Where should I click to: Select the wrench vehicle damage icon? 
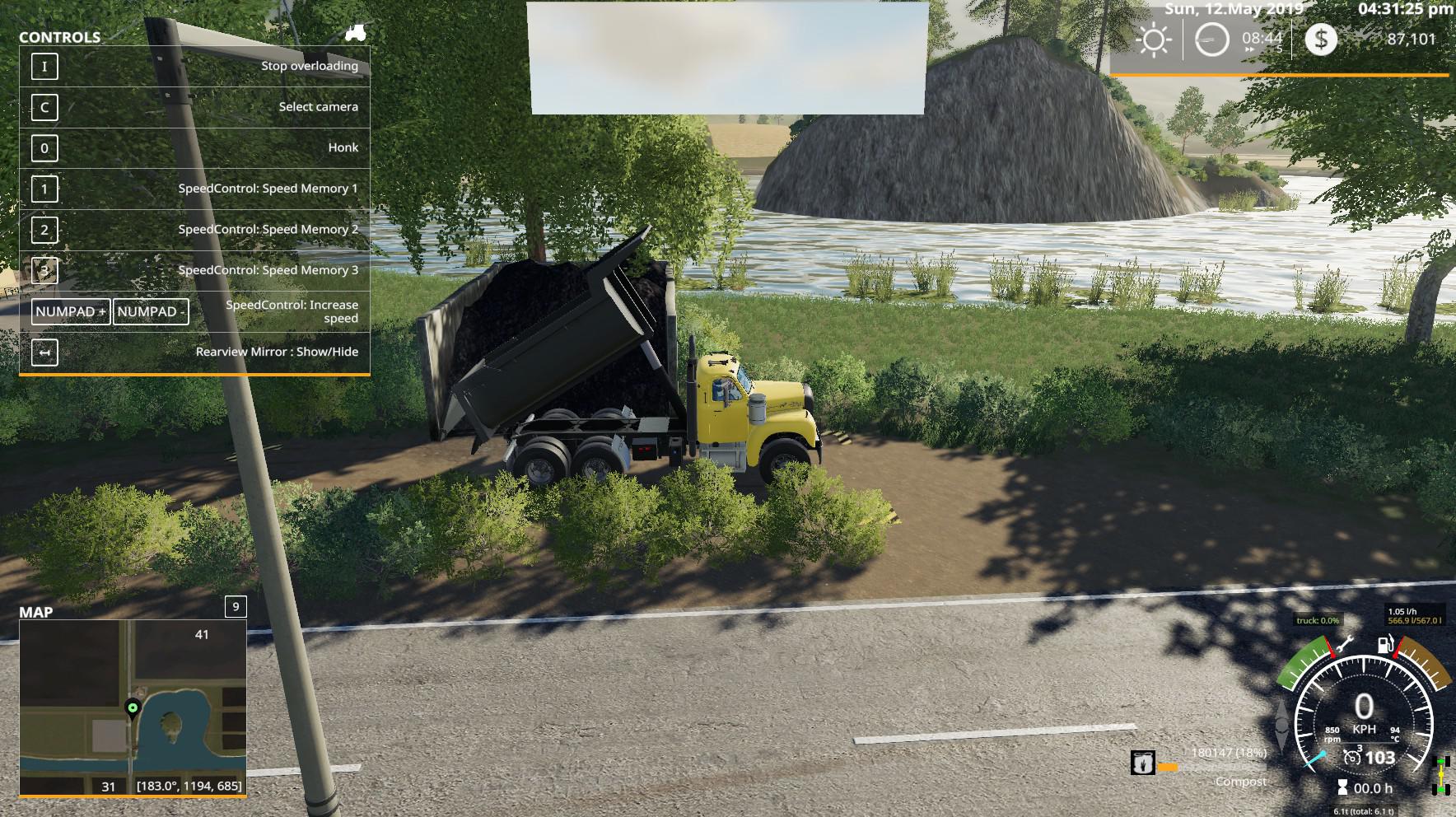[x=1344, y=645]
